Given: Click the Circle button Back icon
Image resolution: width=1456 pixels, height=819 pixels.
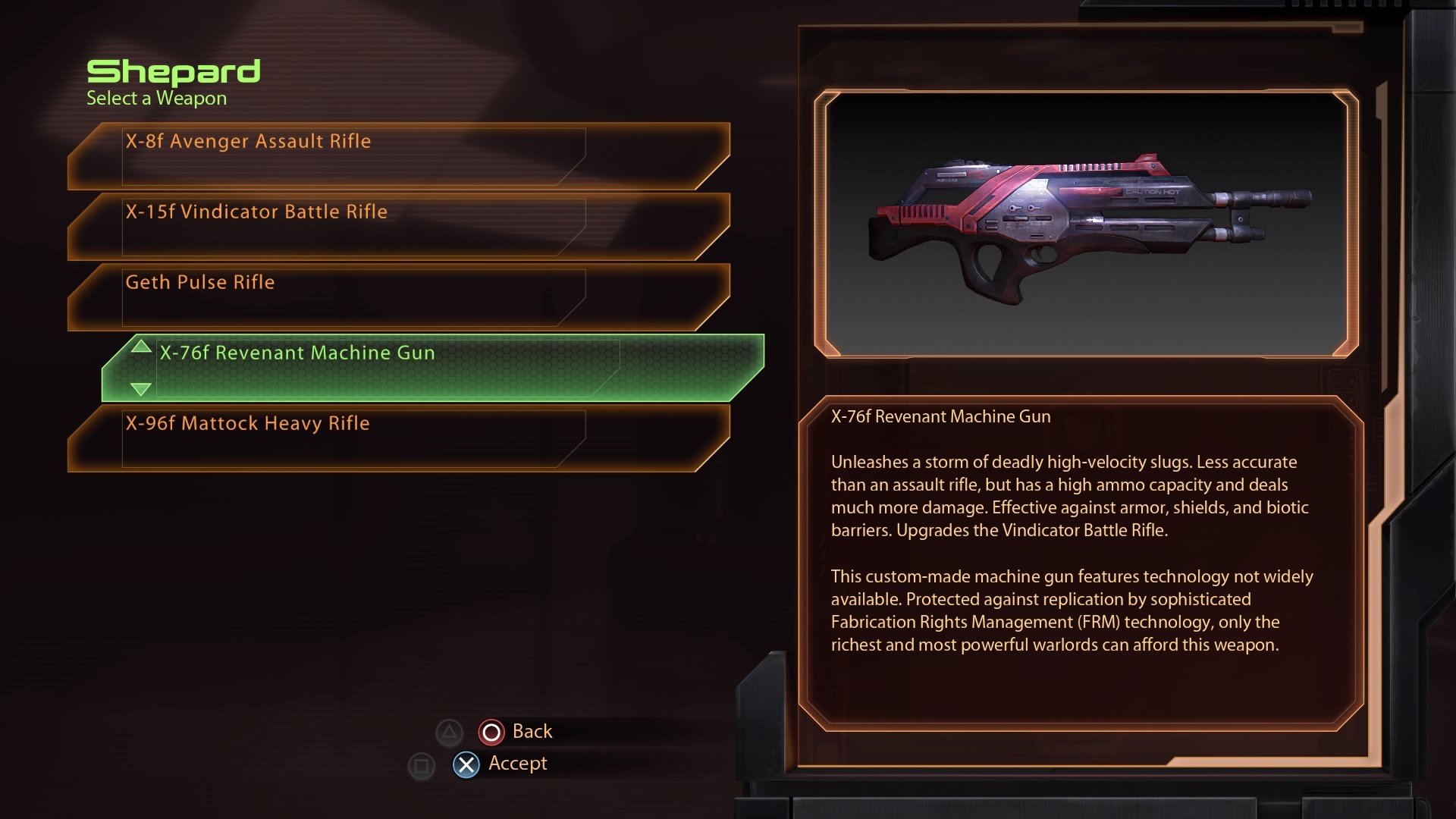Looking at the screenshot, I should point(491,732).
